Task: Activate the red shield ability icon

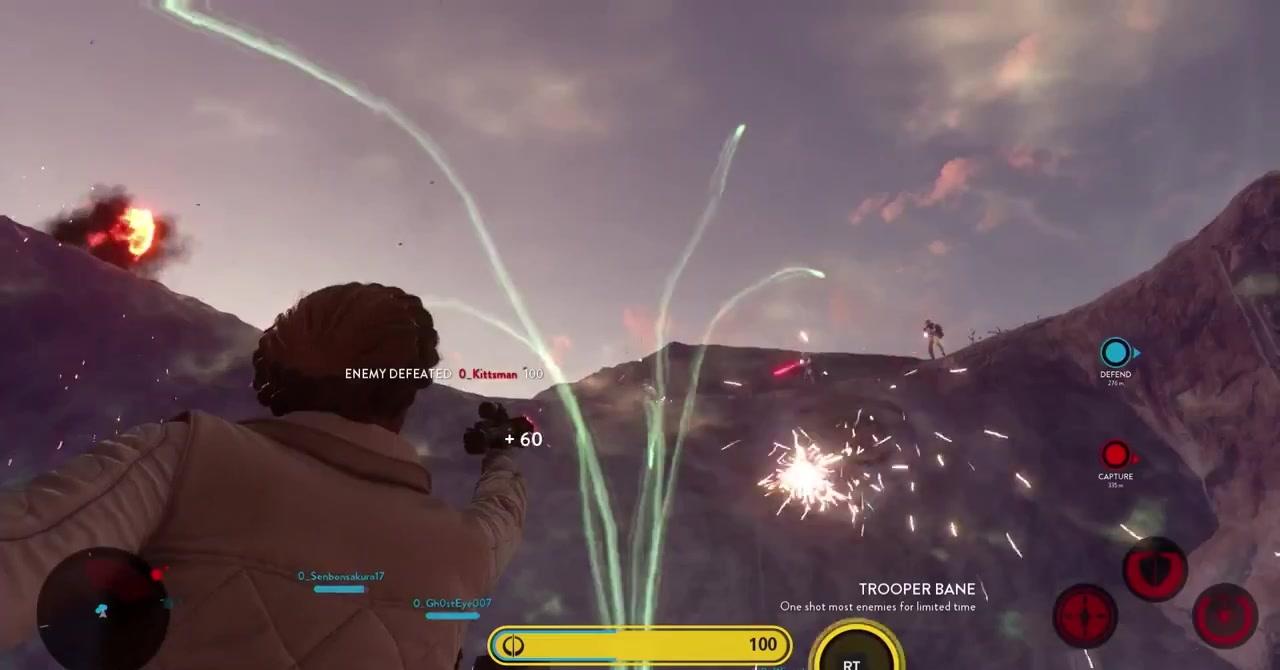Action: pyautogui.click(x=1155, y=570)
